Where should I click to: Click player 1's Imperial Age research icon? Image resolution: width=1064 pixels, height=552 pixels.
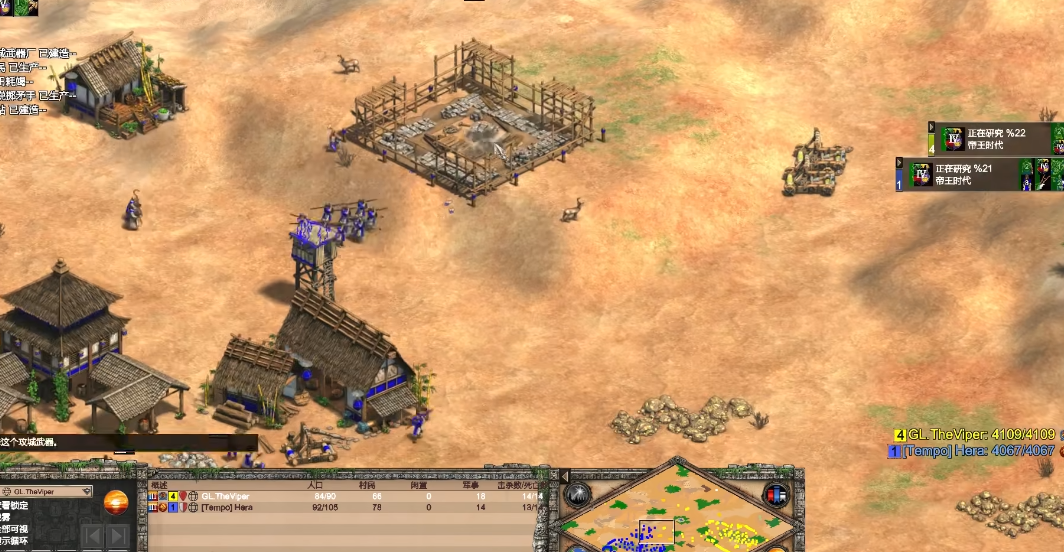(920, 174)
